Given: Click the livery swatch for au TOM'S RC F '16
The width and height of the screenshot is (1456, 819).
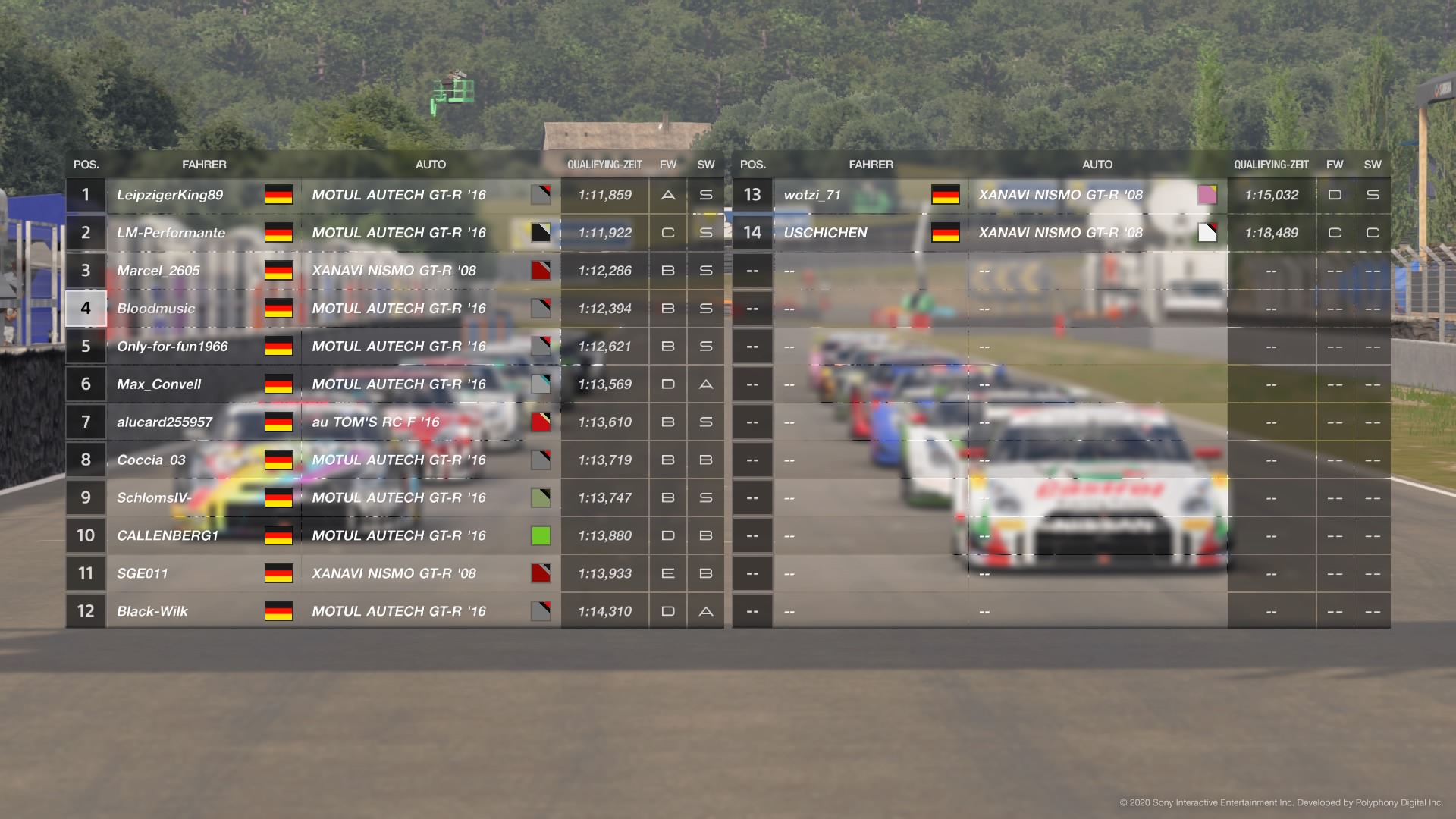Looking at the screenshot, I should (541, 422).
